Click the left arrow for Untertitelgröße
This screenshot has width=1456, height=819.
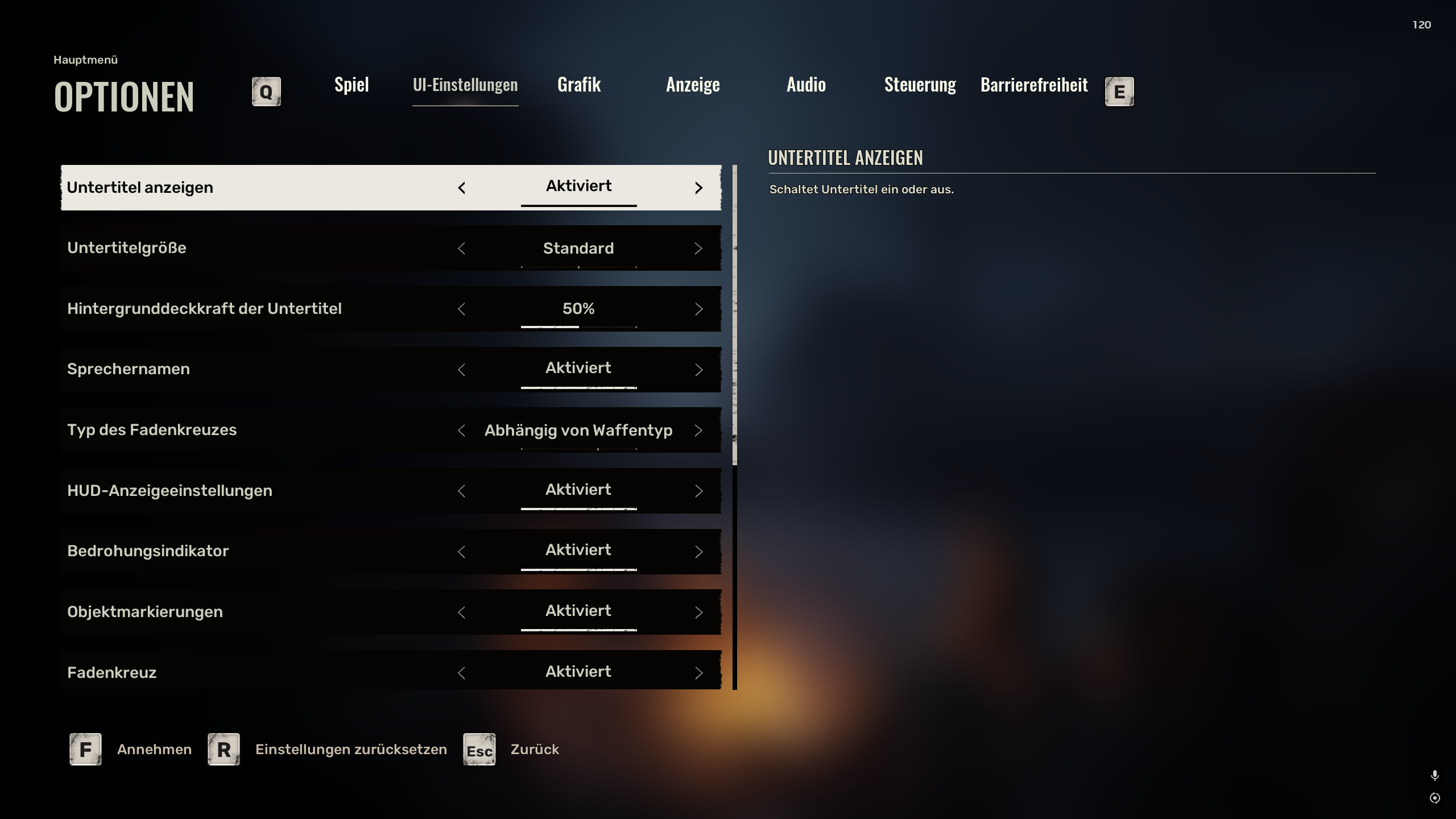pyautogui.click(x=461, y=249)
